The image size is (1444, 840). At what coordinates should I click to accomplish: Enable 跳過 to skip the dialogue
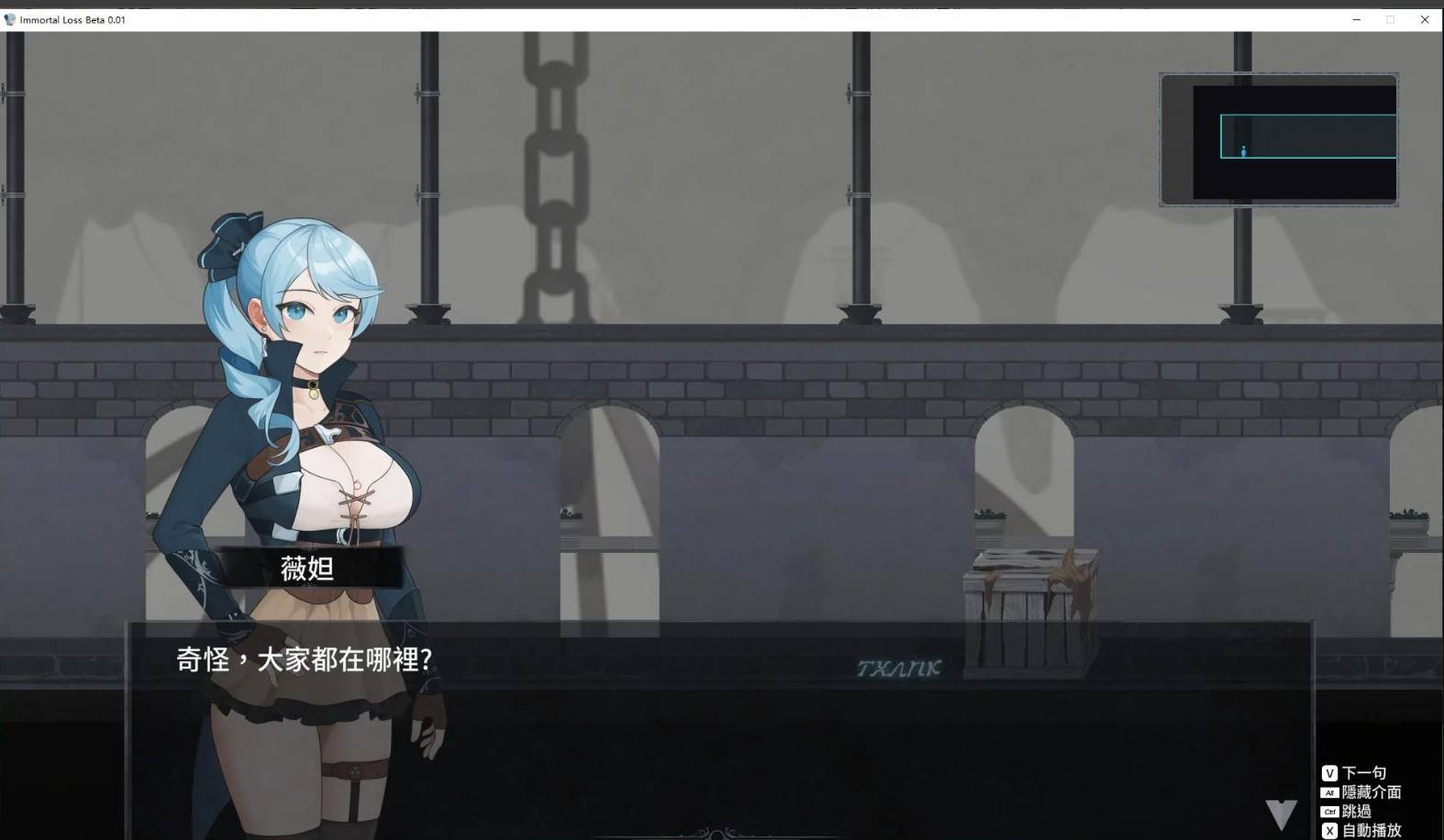[x=1356, y=812]
